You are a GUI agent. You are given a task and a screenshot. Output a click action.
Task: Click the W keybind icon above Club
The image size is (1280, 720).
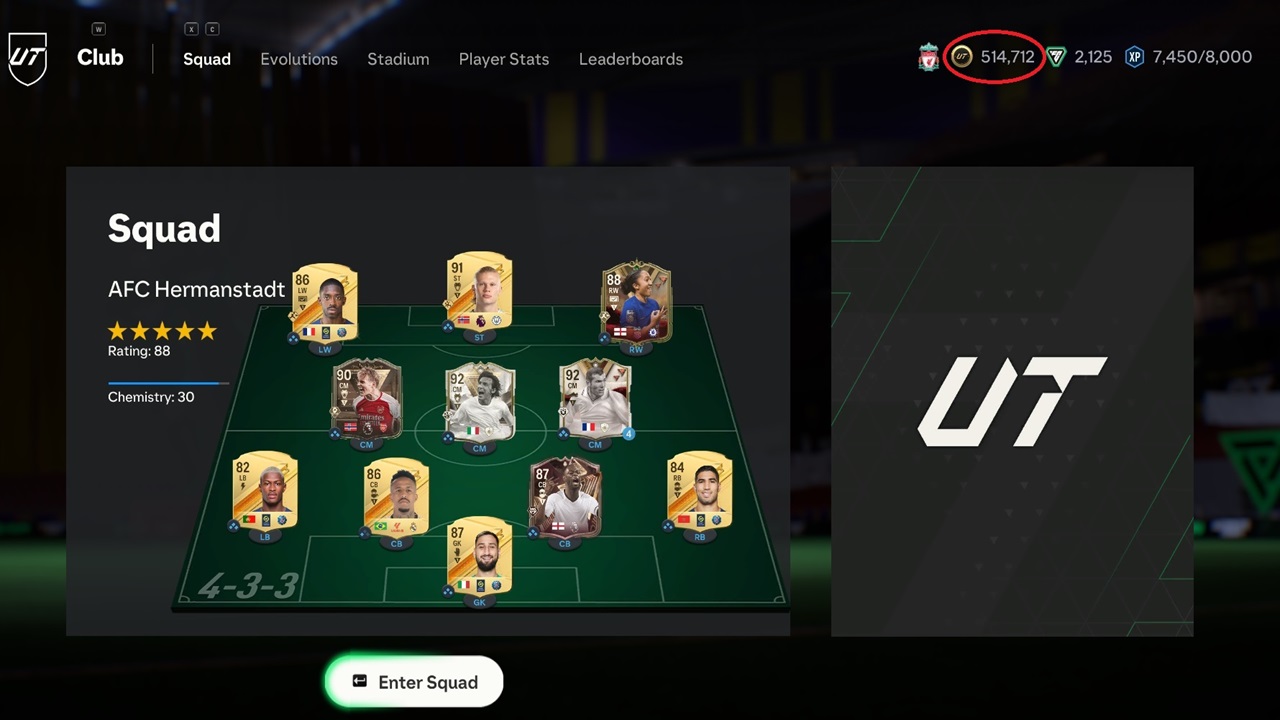(98, 29)
